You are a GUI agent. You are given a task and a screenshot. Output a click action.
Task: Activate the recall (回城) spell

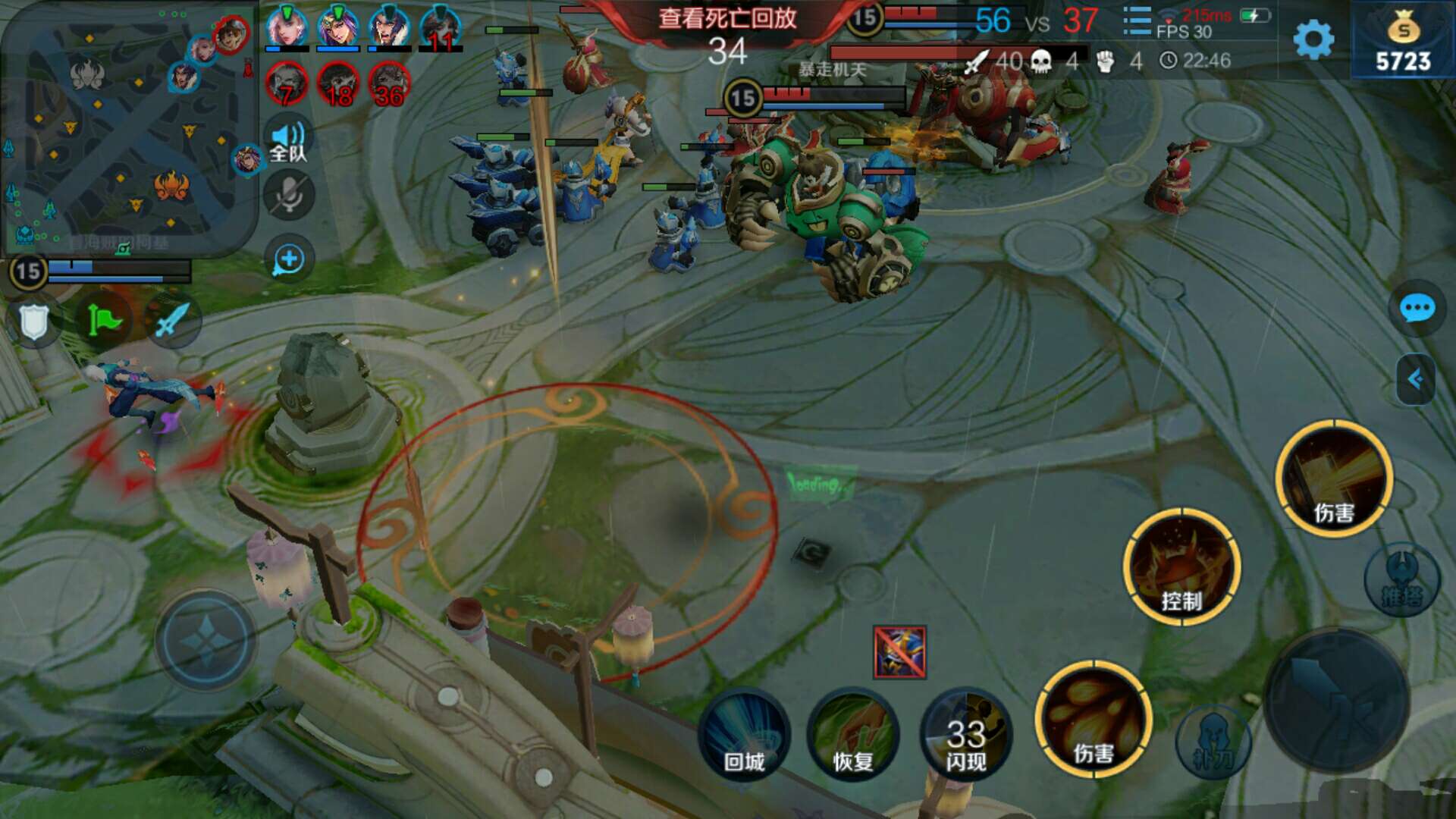pos(744,734)
